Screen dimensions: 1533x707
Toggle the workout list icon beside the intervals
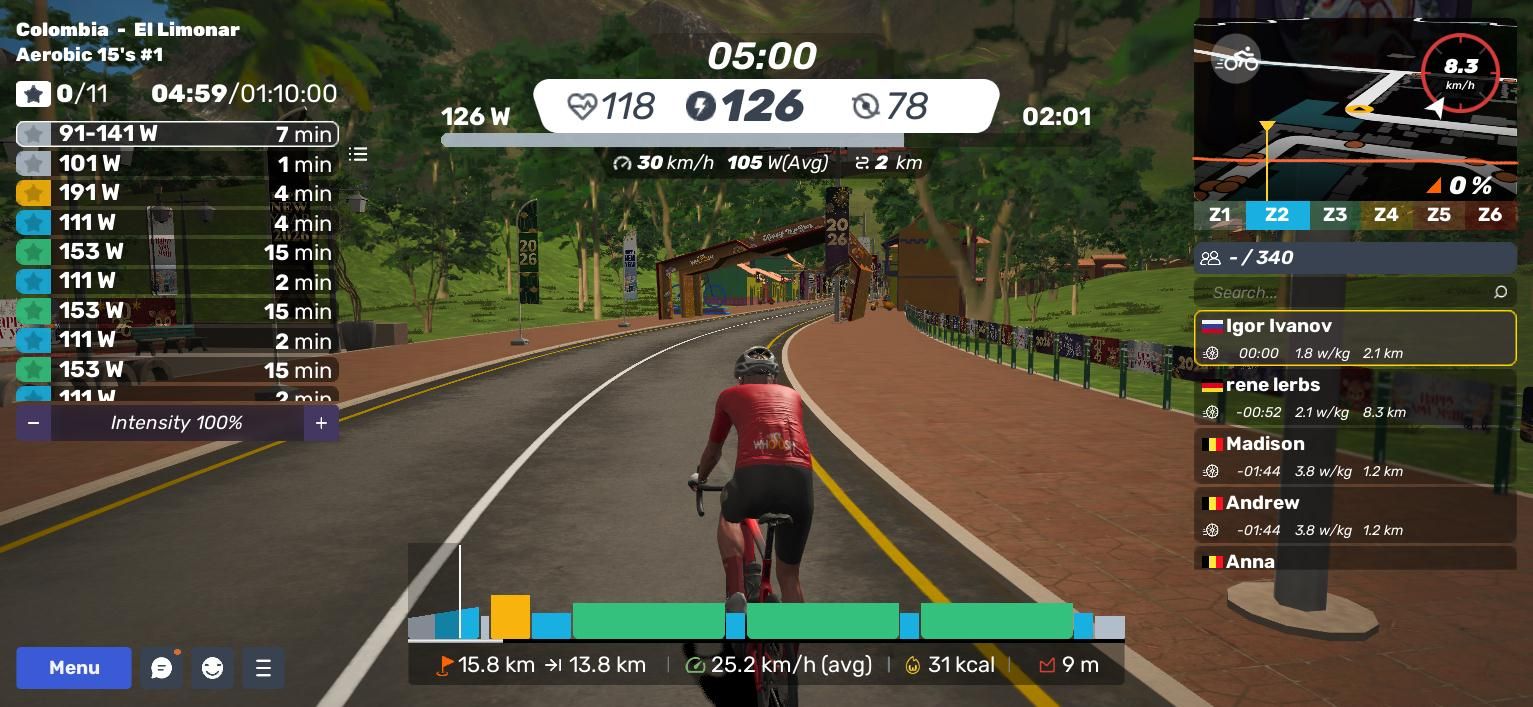click(358, 154)
